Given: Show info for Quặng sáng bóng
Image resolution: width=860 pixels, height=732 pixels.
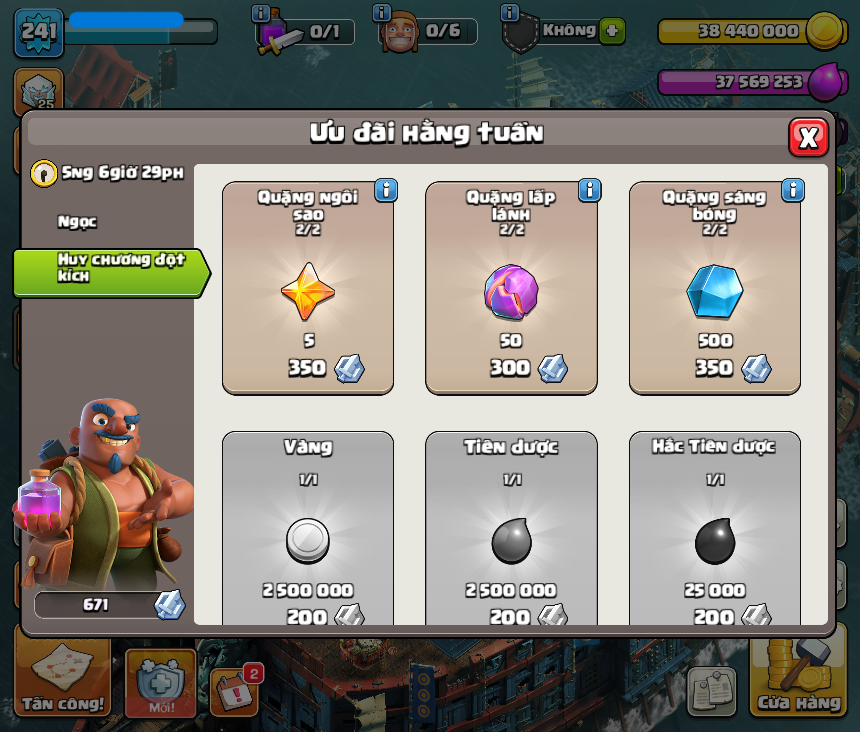Looking at the screenshot, I should (793, 190).
